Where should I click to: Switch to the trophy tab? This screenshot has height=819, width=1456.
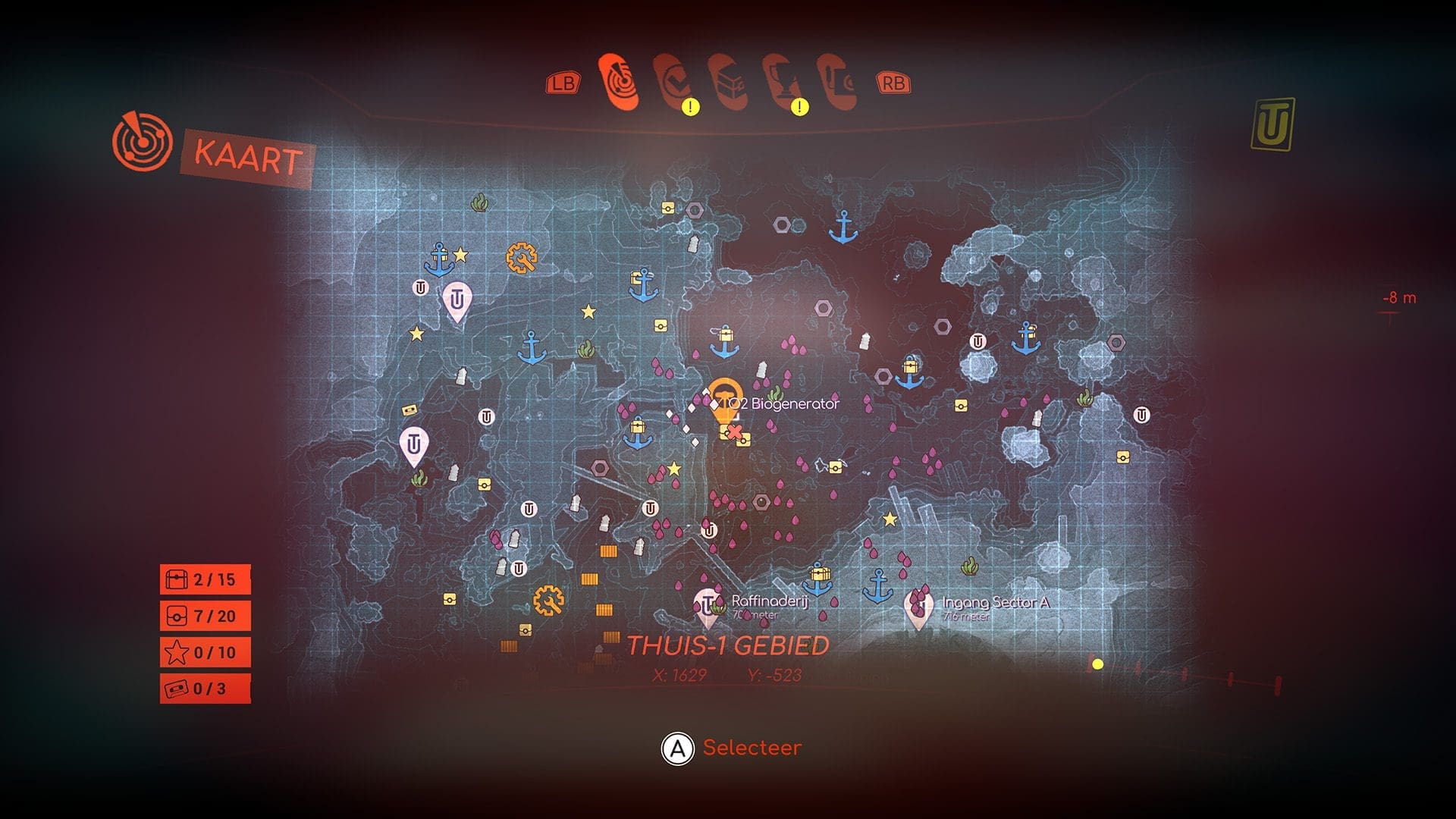[783, 82]
